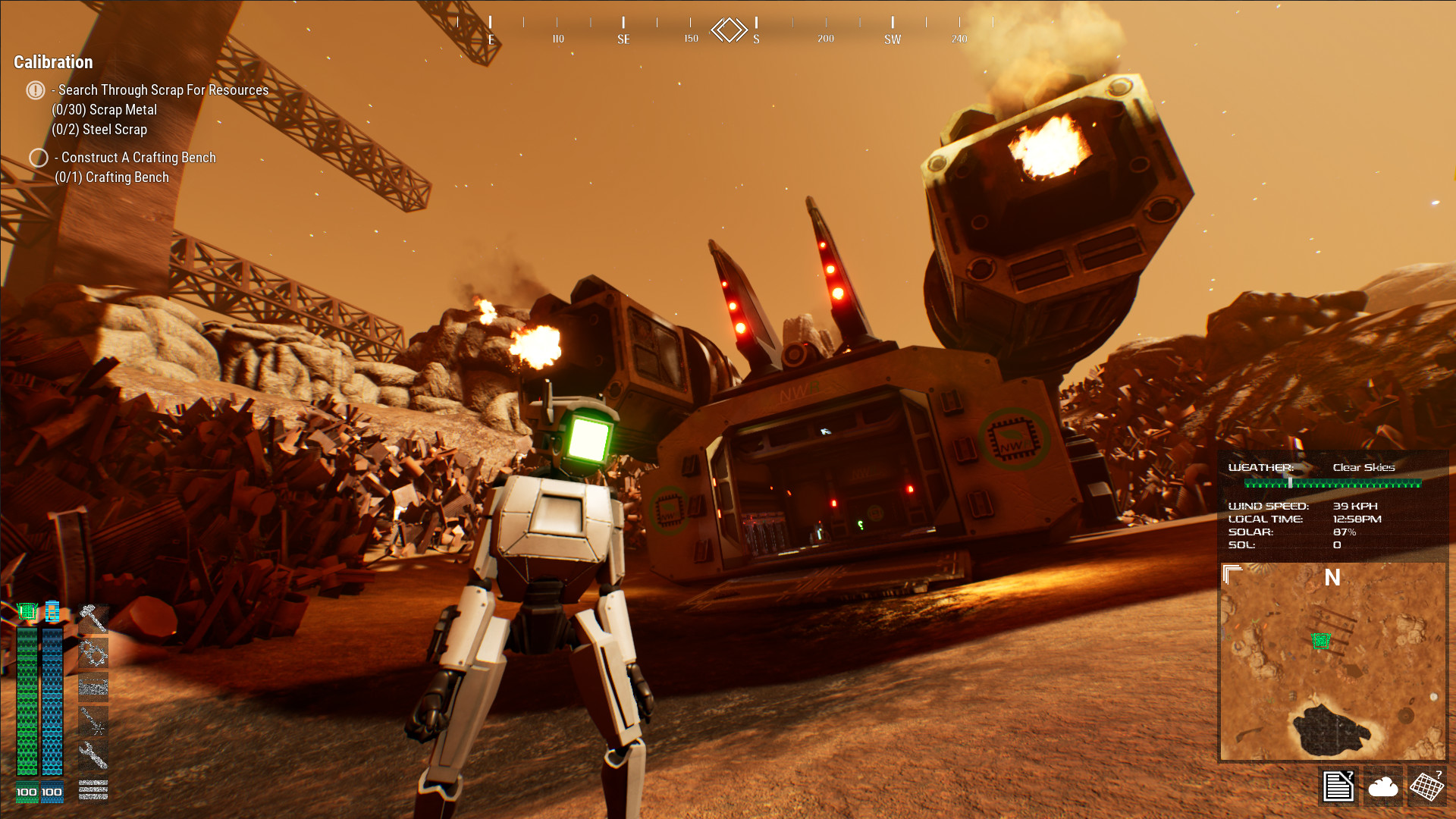The height and width of the screenshot is (819, 1456).
Task: Select the wrench tool slot
Action: (x=93, y=755)
